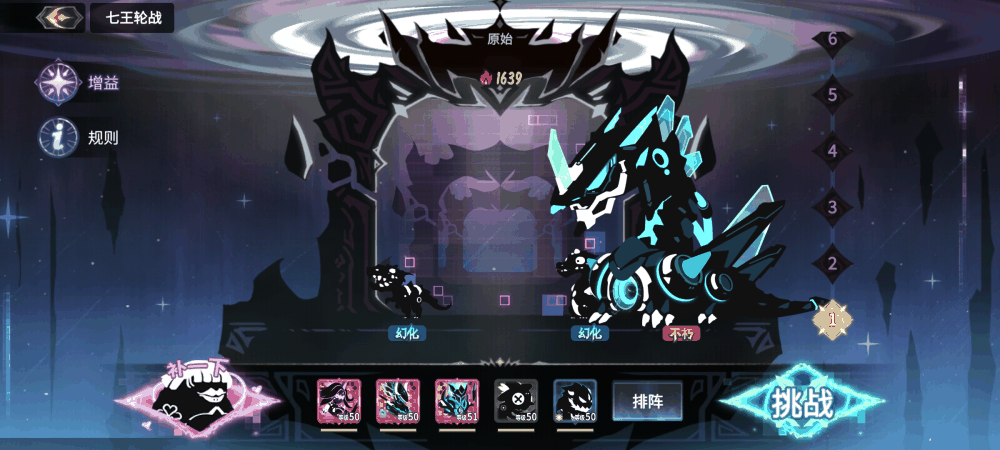Choose stage 5 on the stage ladder
Image resolution: width=1000 pixels, height=450 pixels.
click(x=832, y=95)
